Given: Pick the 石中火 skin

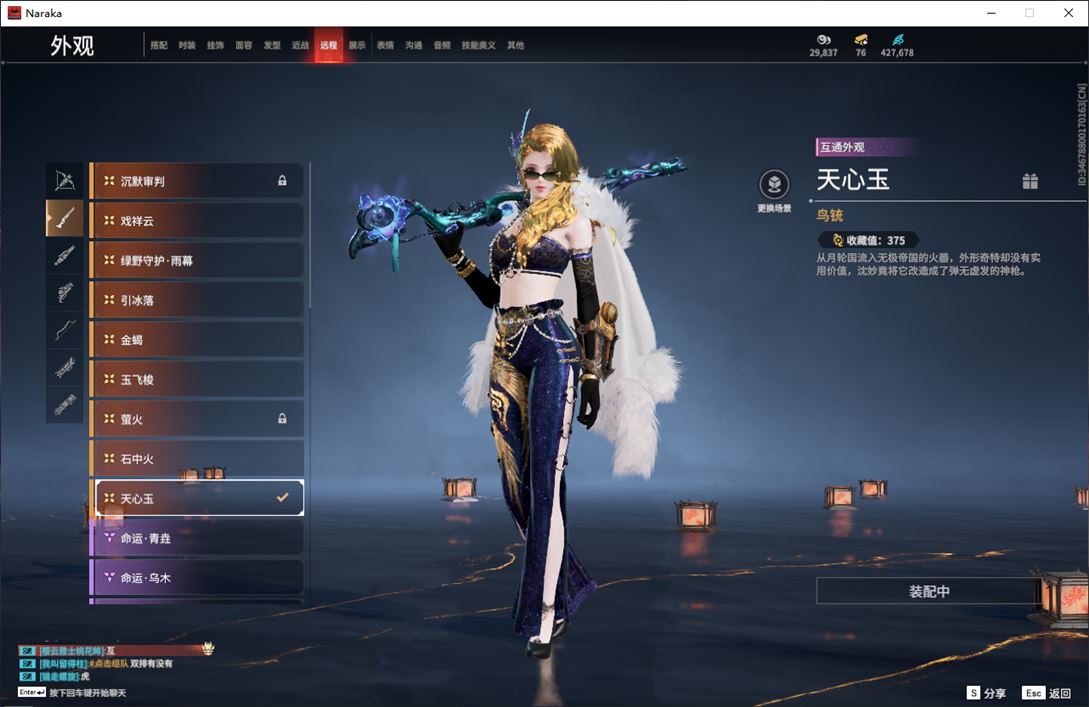Looking at the screenshot, I should click(x=197, y=459).
